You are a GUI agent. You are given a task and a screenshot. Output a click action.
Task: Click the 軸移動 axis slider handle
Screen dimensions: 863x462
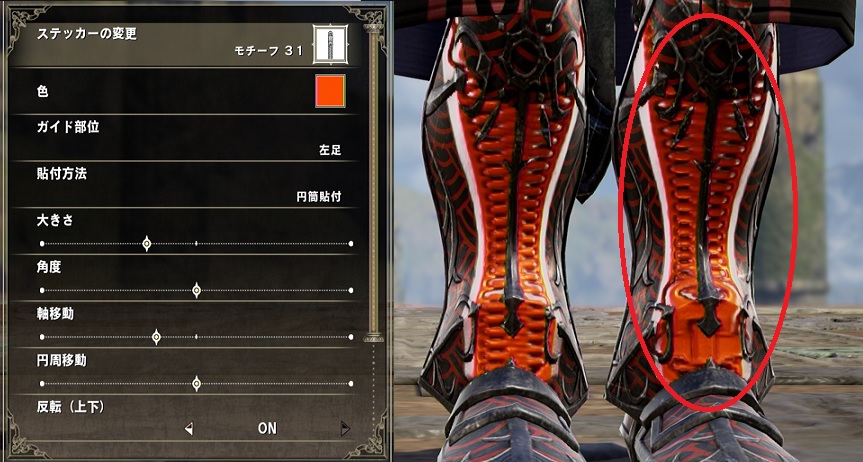tap(156, 337)
